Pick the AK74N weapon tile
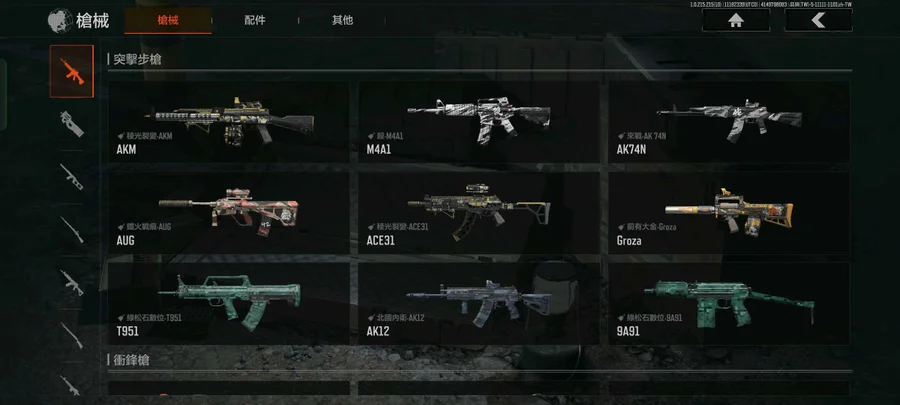The image size is (900, 405). tap(729, 121)
